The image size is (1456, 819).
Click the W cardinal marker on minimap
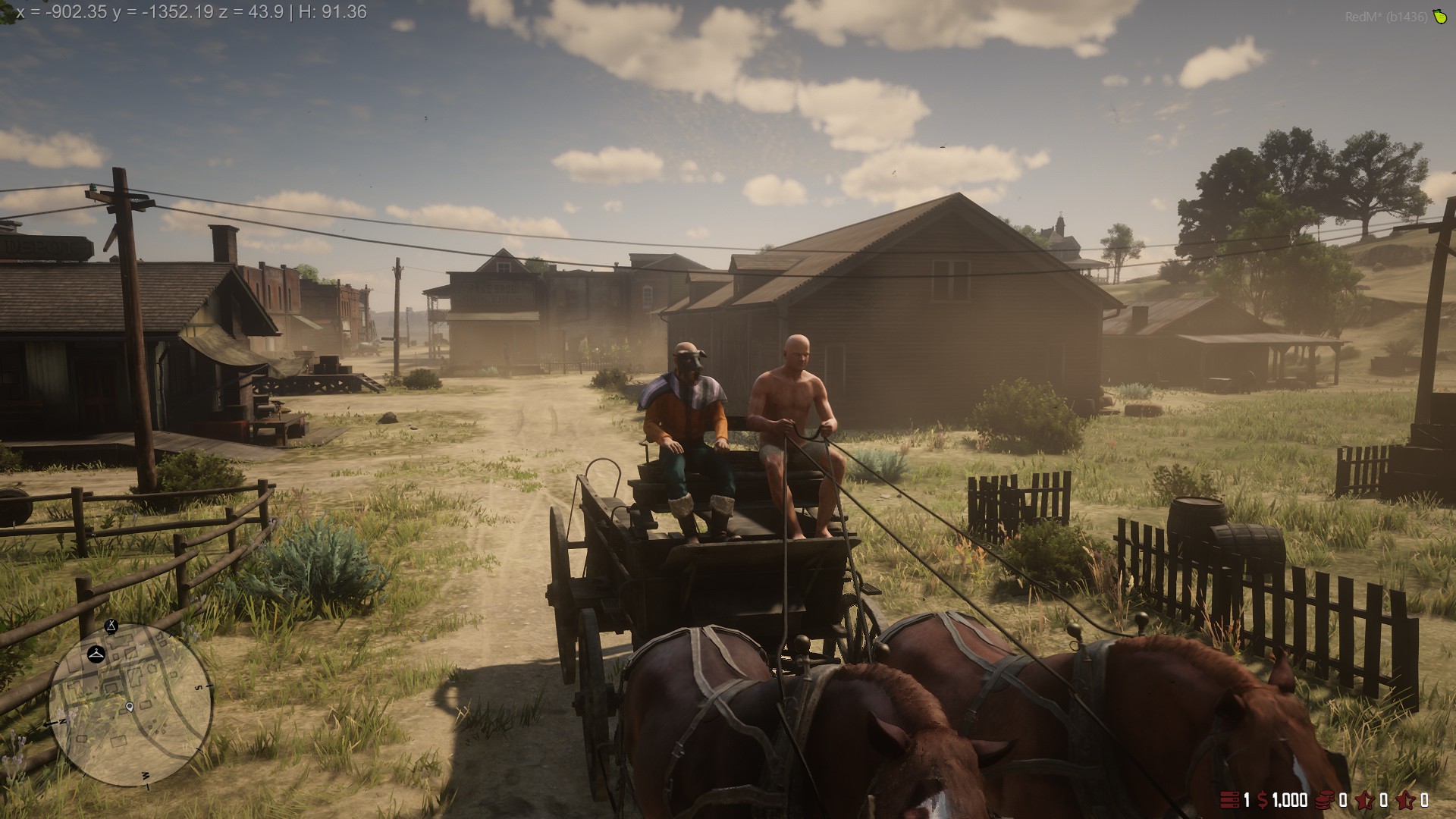pyautogui.click(x=145, y=774)
